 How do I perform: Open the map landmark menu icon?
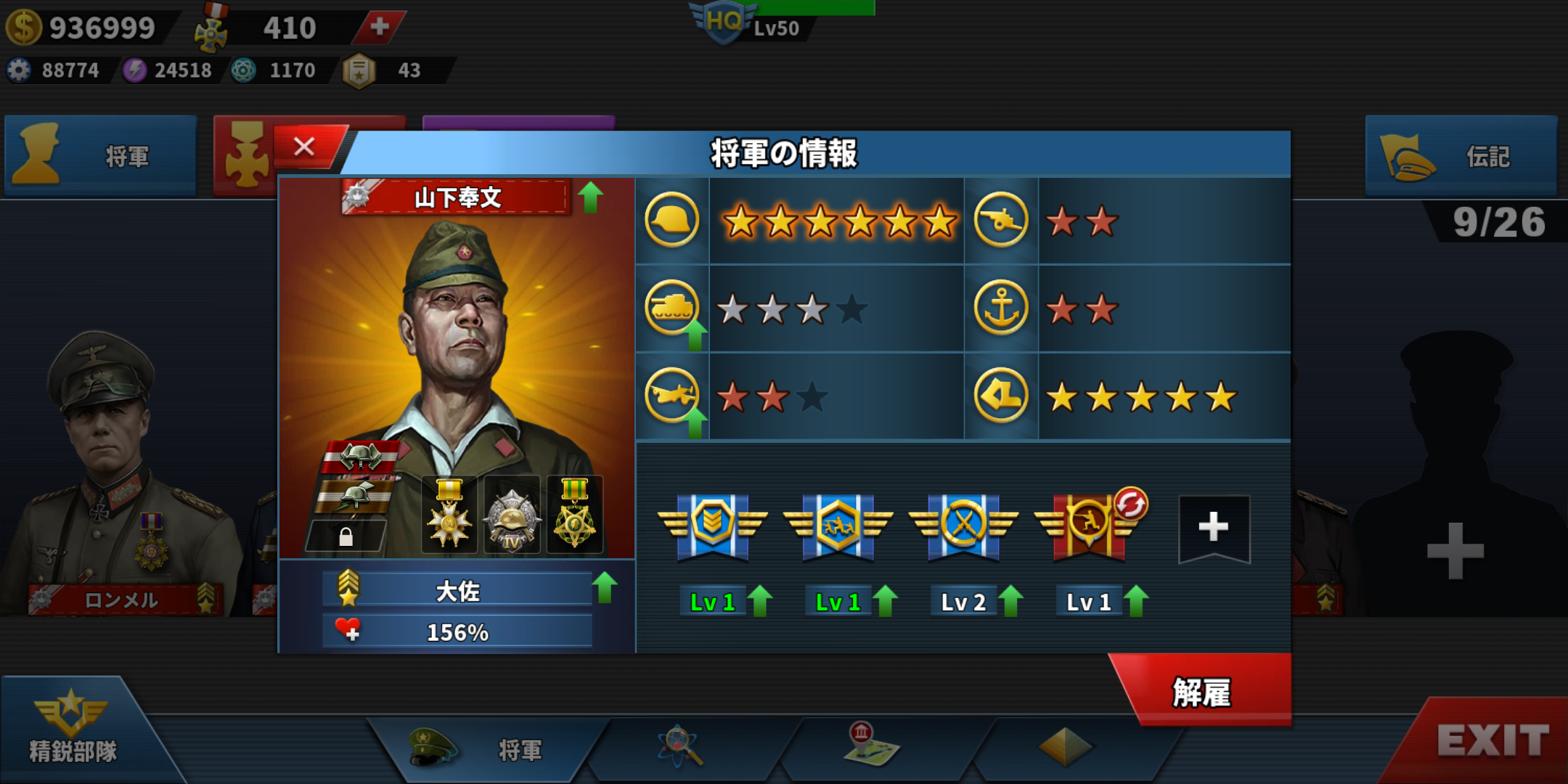point(870,745)
